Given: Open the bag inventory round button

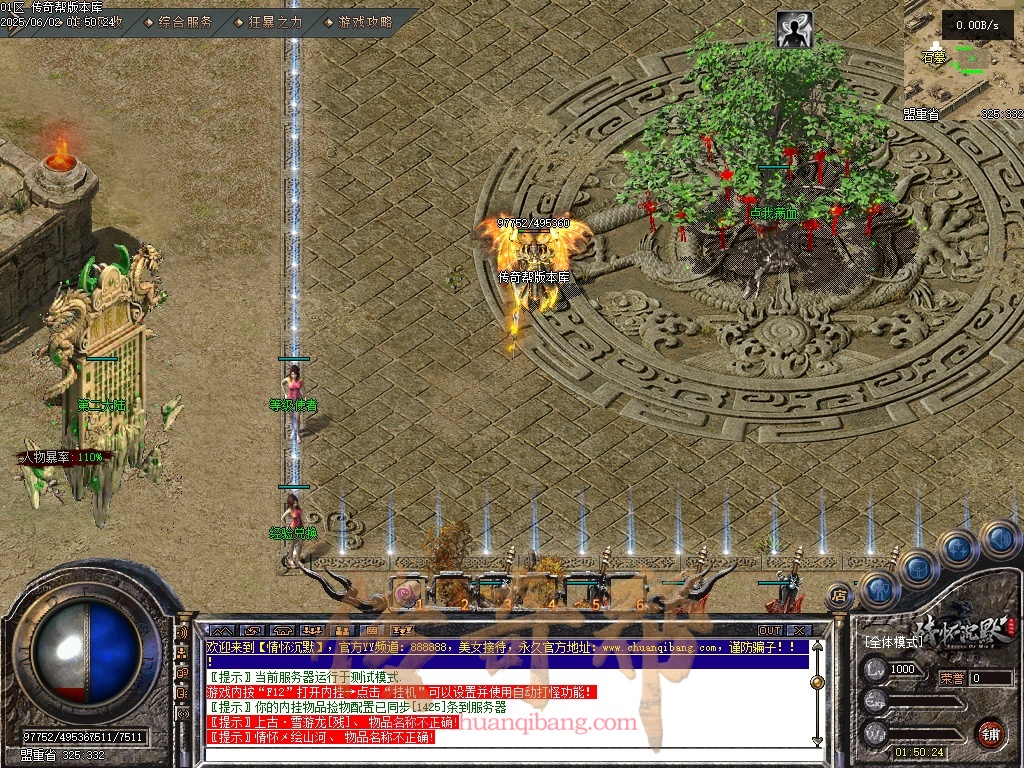Looking at the screenshot, I should [918, 568].
